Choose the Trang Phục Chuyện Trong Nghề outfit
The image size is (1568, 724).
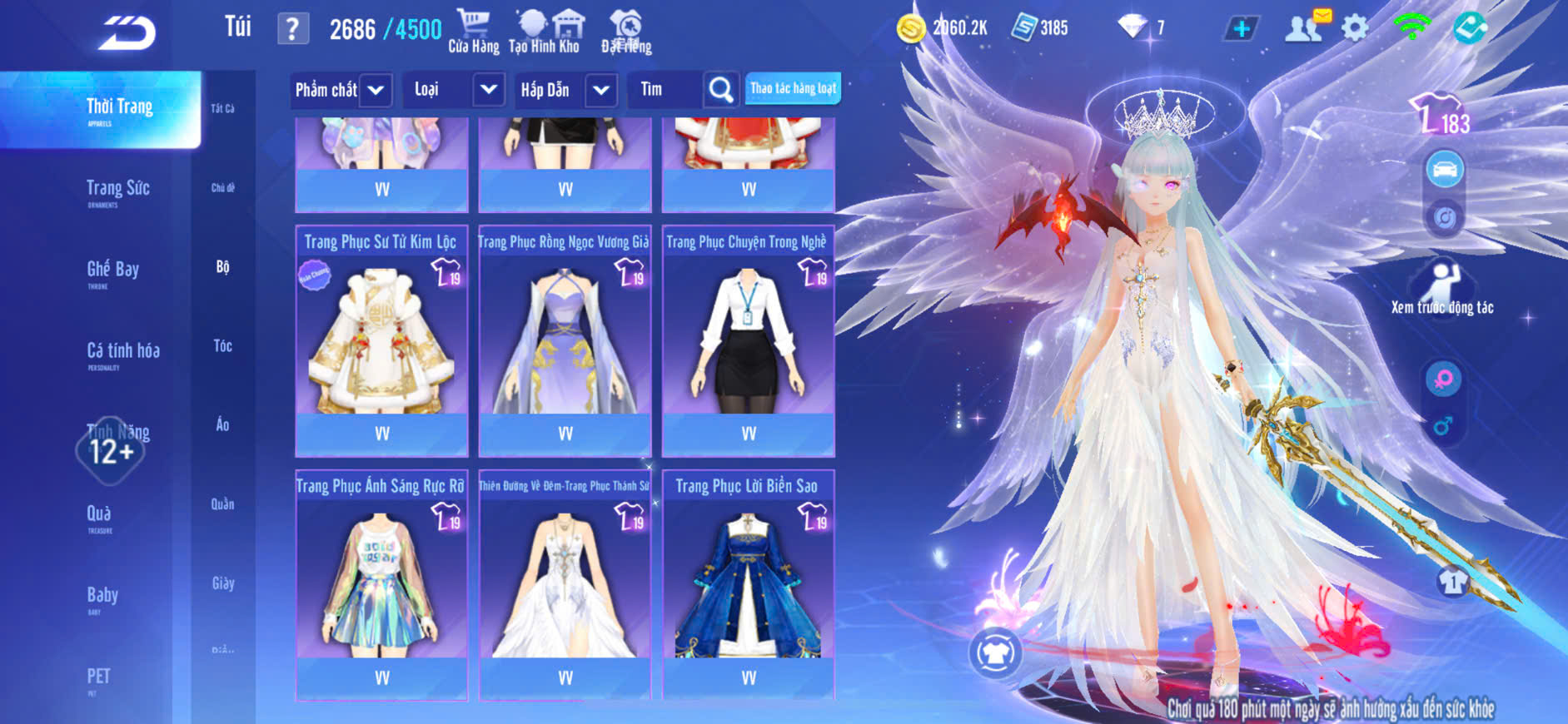pos(748,341)
